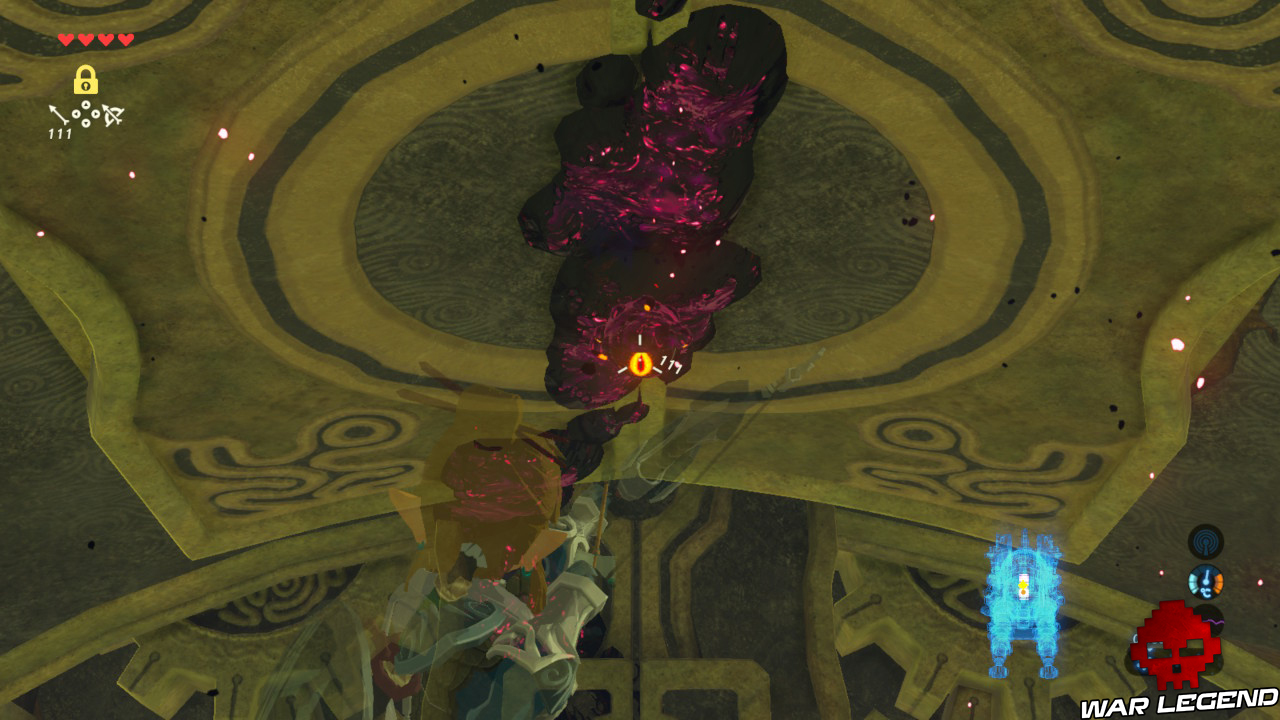Click the thermometer needle on the gauge

tap(1206, 575)
